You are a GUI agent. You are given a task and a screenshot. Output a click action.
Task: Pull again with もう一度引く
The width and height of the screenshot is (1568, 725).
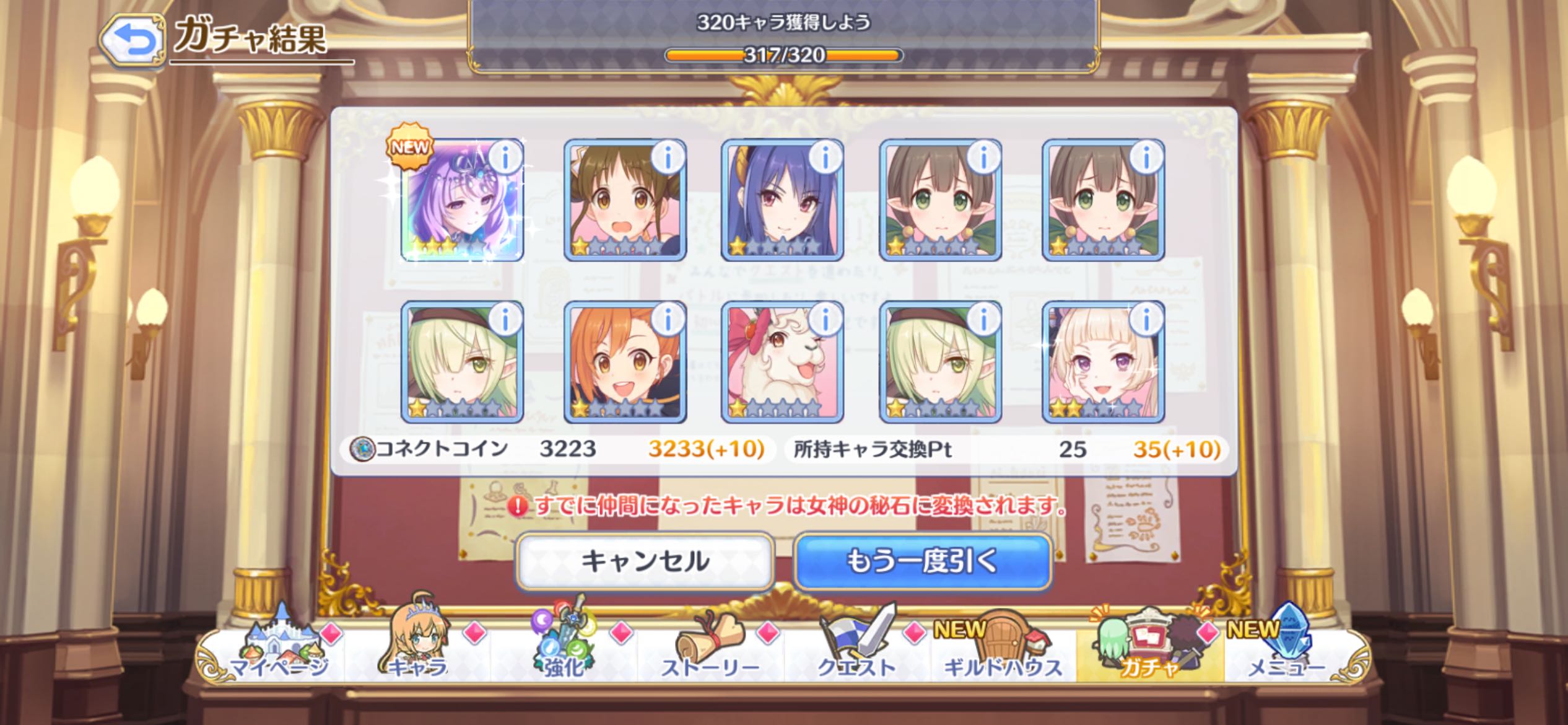922,561
